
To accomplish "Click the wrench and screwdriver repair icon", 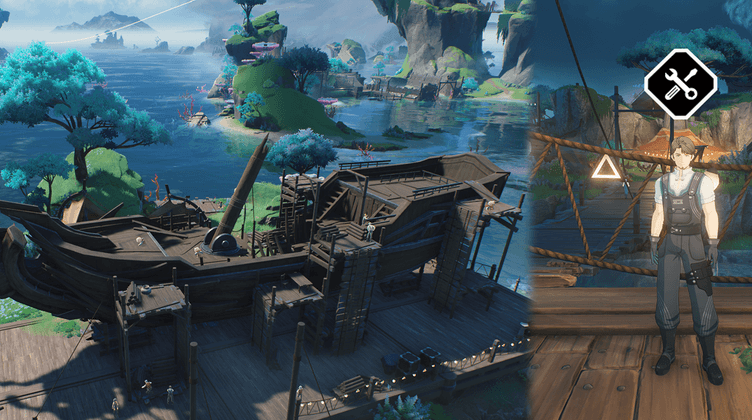I will coord(681,85).
